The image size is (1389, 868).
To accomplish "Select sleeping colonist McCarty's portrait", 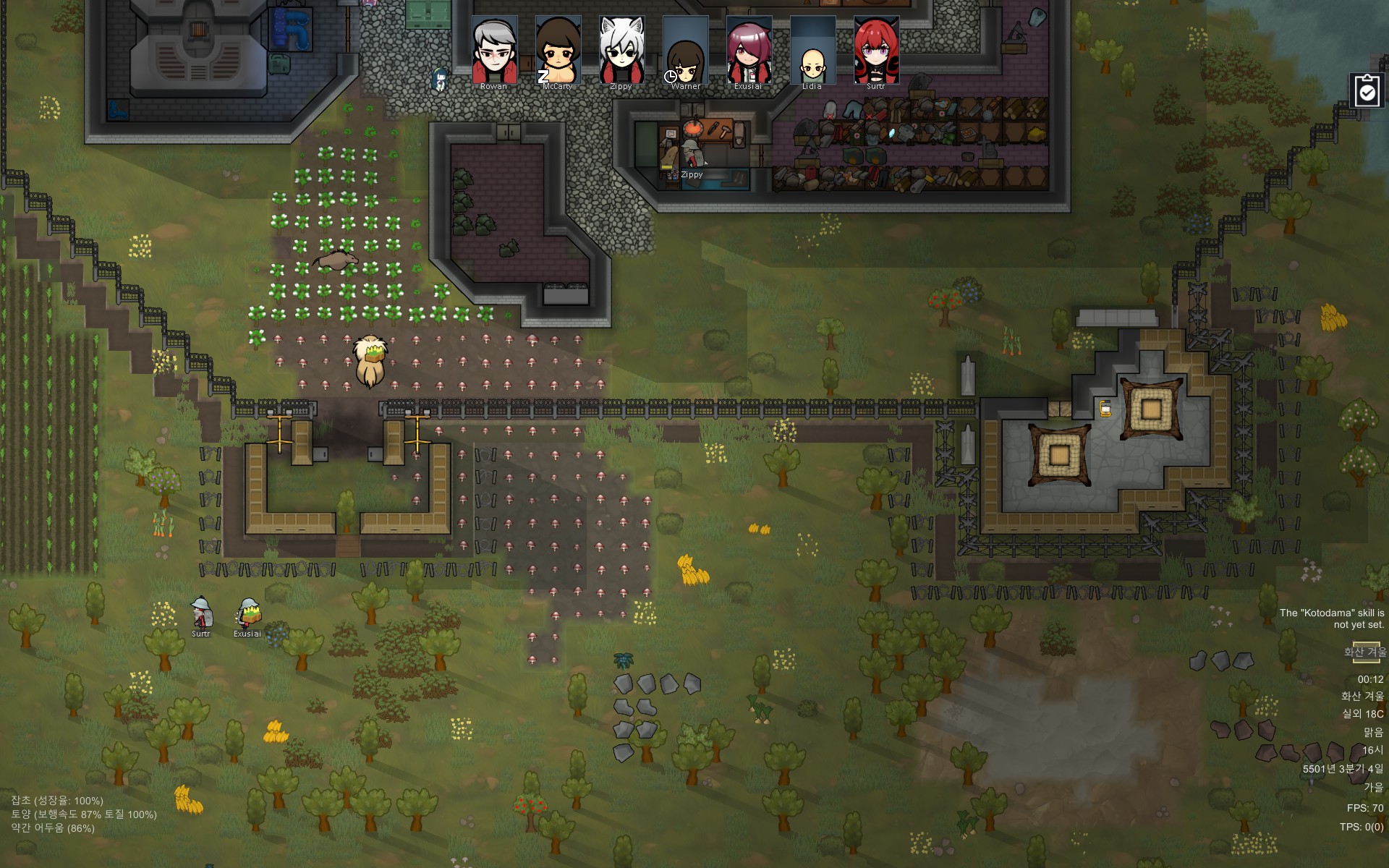I will click(558, 51).
